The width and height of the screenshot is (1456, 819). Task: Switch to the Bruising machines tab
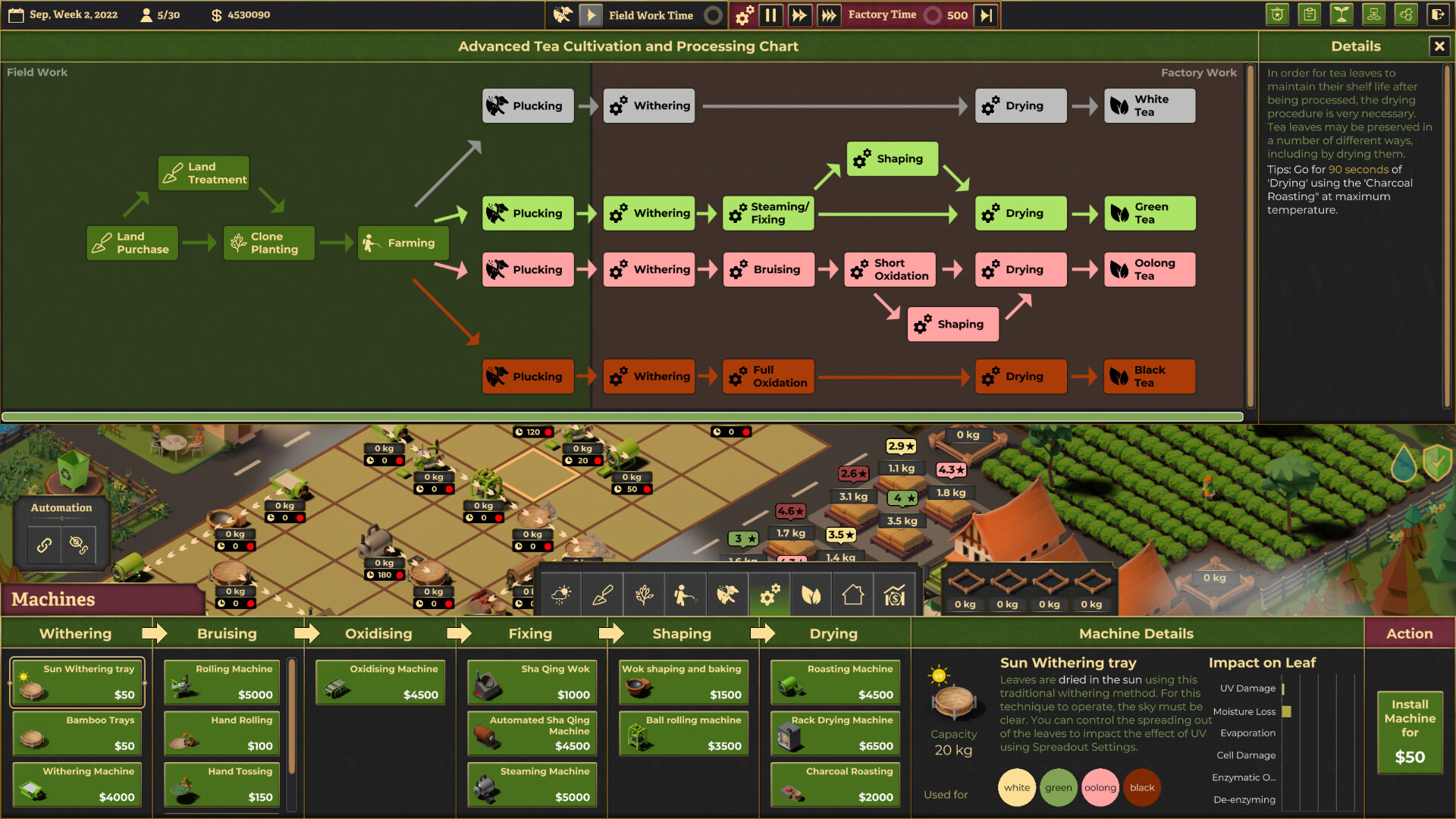tap(227, 633)
